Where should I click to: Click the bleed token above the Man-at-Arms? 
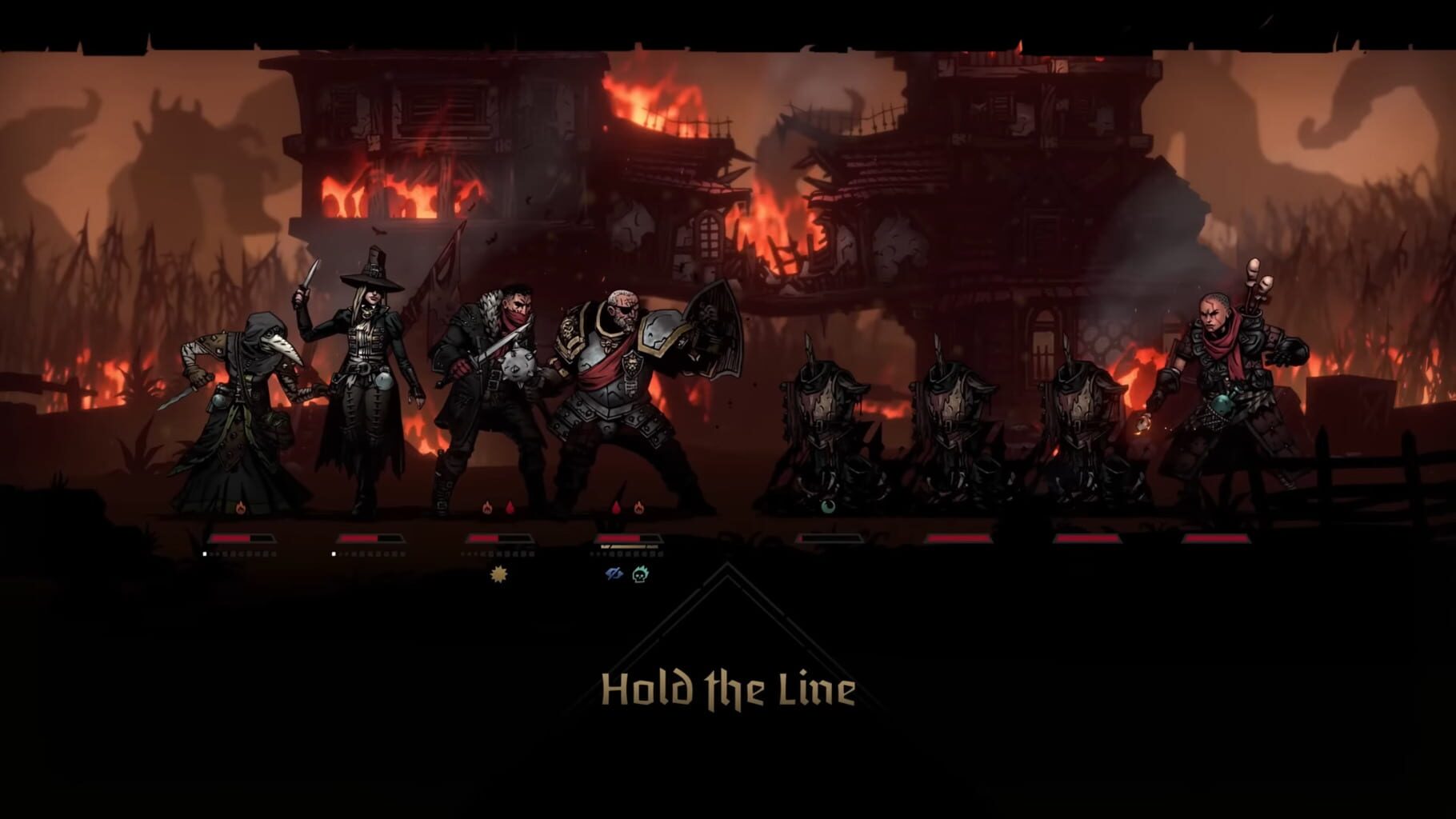(617, 507)
